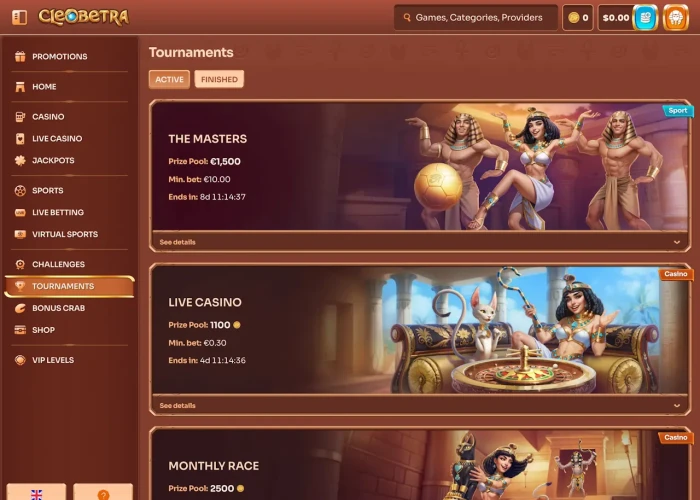
Task: Open the Promotions page
Action: 59,57
